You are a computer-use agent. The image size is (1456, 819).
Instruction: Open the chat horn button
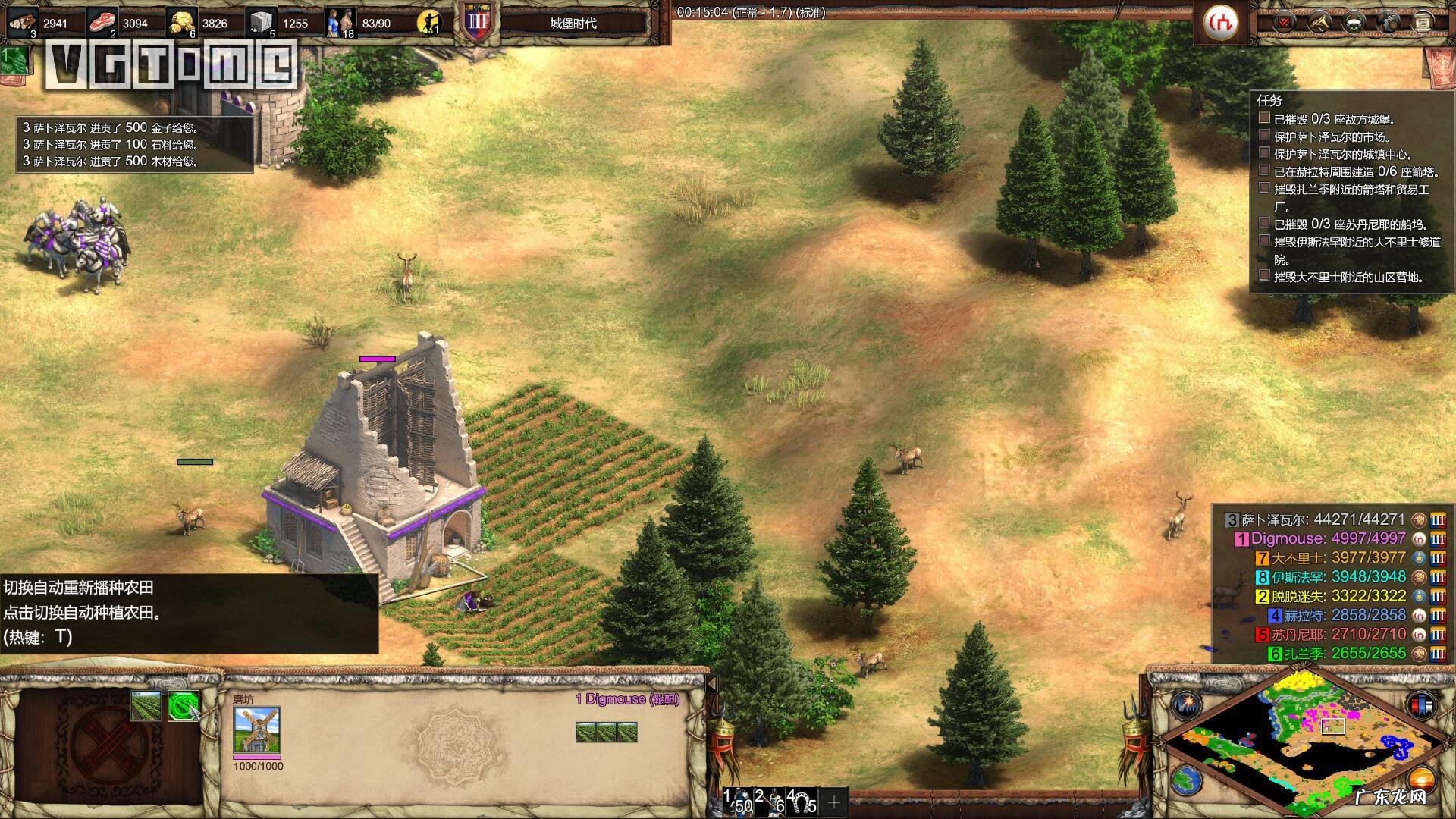1319,23
